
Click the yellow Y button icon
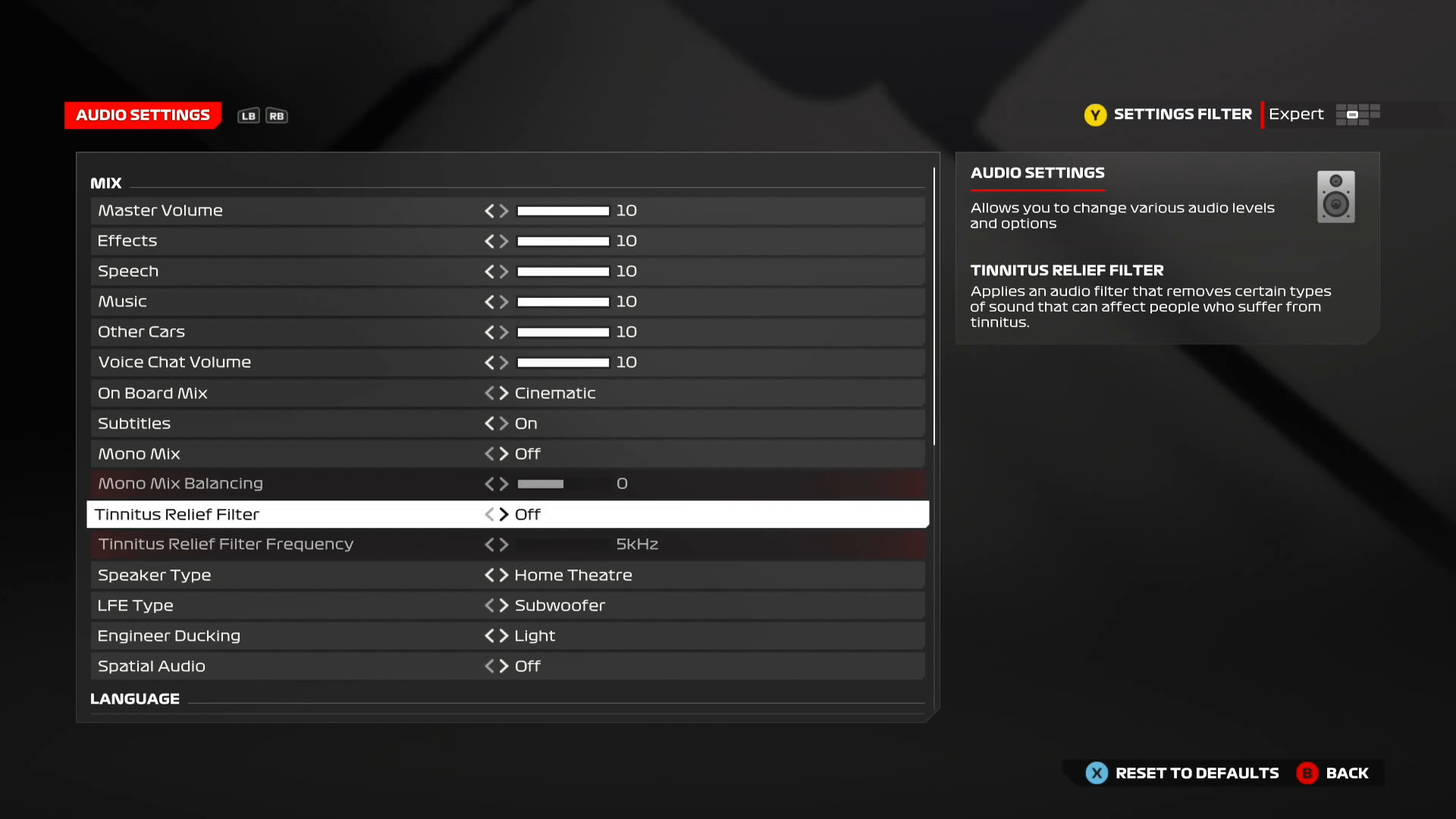pos(1095,115)
